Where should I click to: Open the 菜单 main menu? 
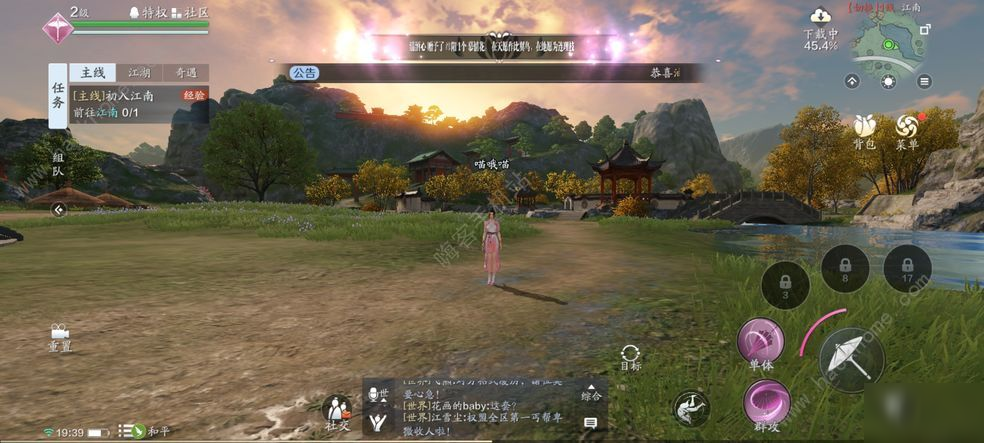(x=908, y=130)
